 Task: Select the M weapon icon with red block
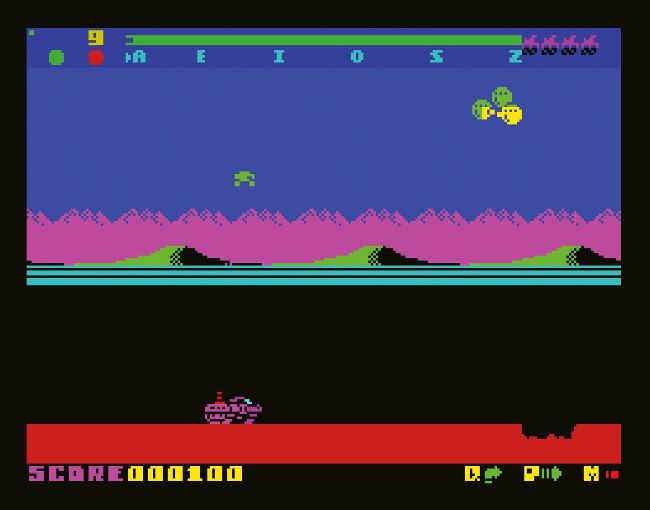(x=601, y=474)
